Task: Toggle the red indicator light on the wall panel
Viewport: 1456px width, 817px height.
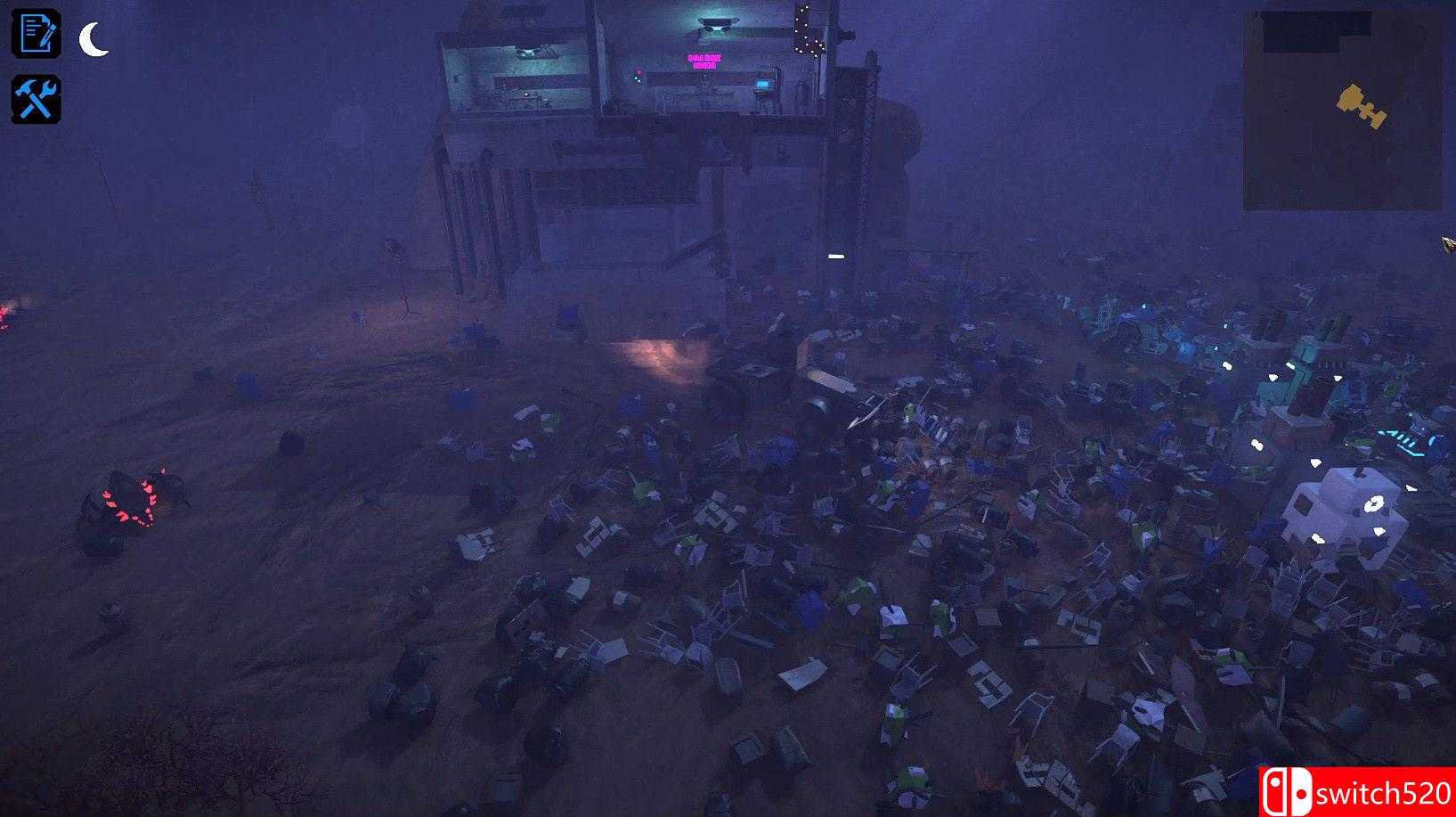Action: pyautogui.click(x=639, y=72)
